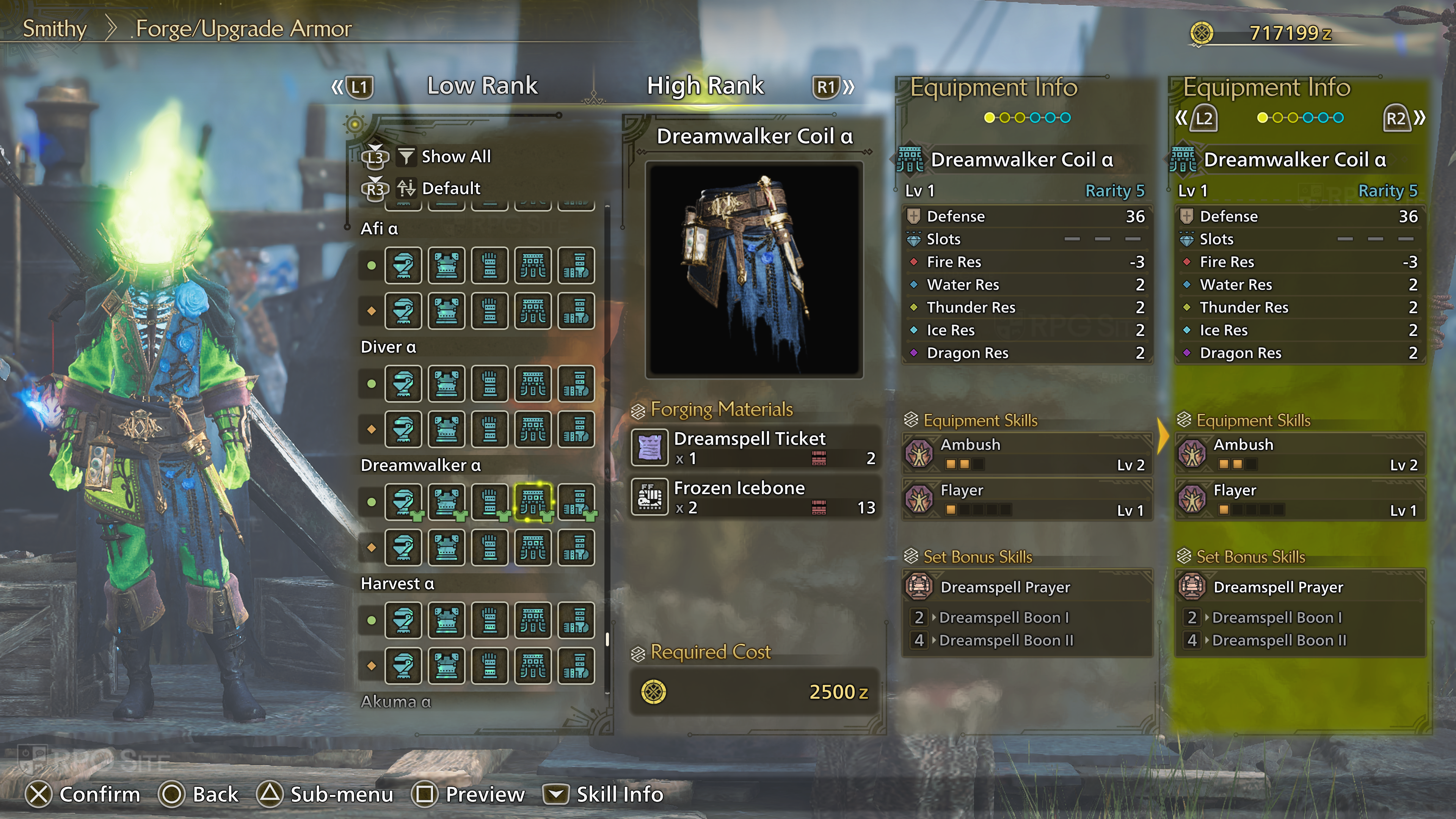This screenshot has height=819, width=1456.
Task: Go back to Smithy in the breadcrumb
Action: click(x=54, y=28)
